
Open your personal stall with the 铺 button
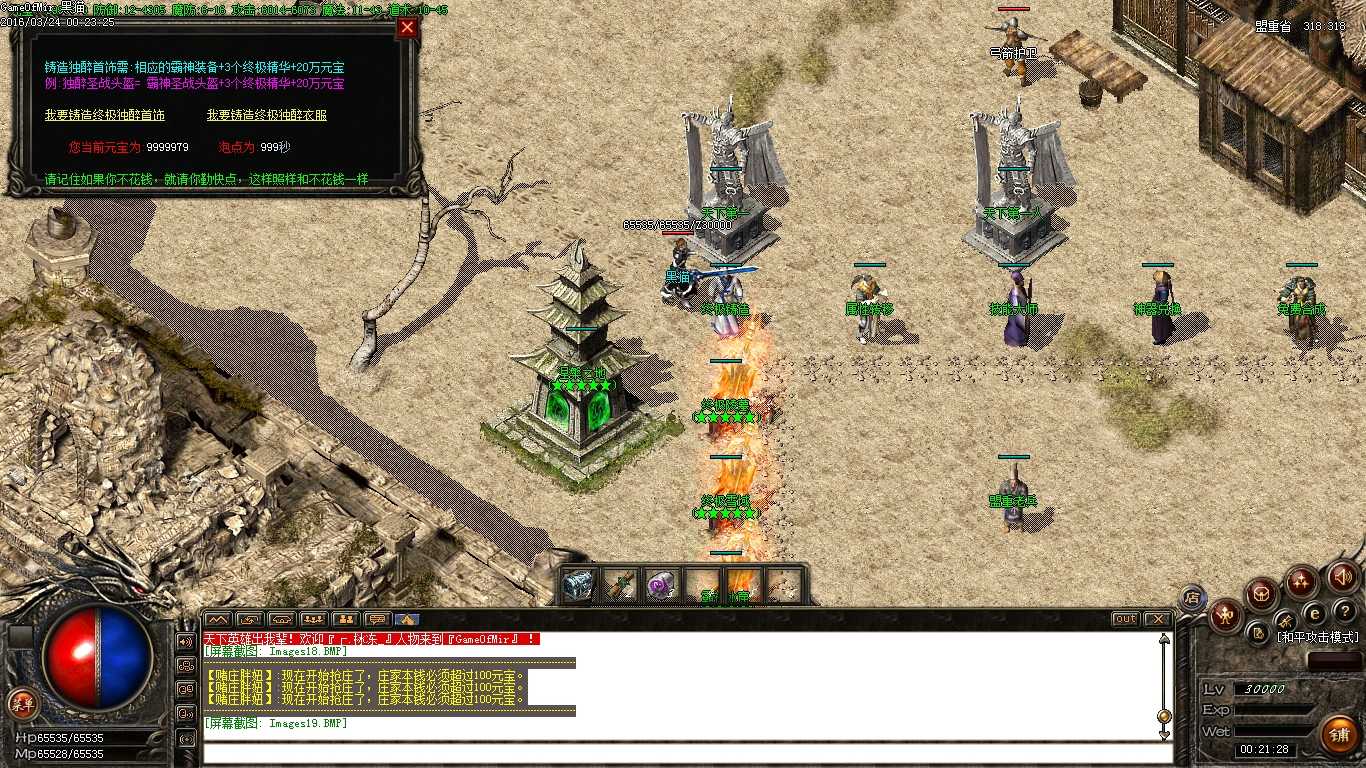pyautogui.click(x=1338, y=733)
